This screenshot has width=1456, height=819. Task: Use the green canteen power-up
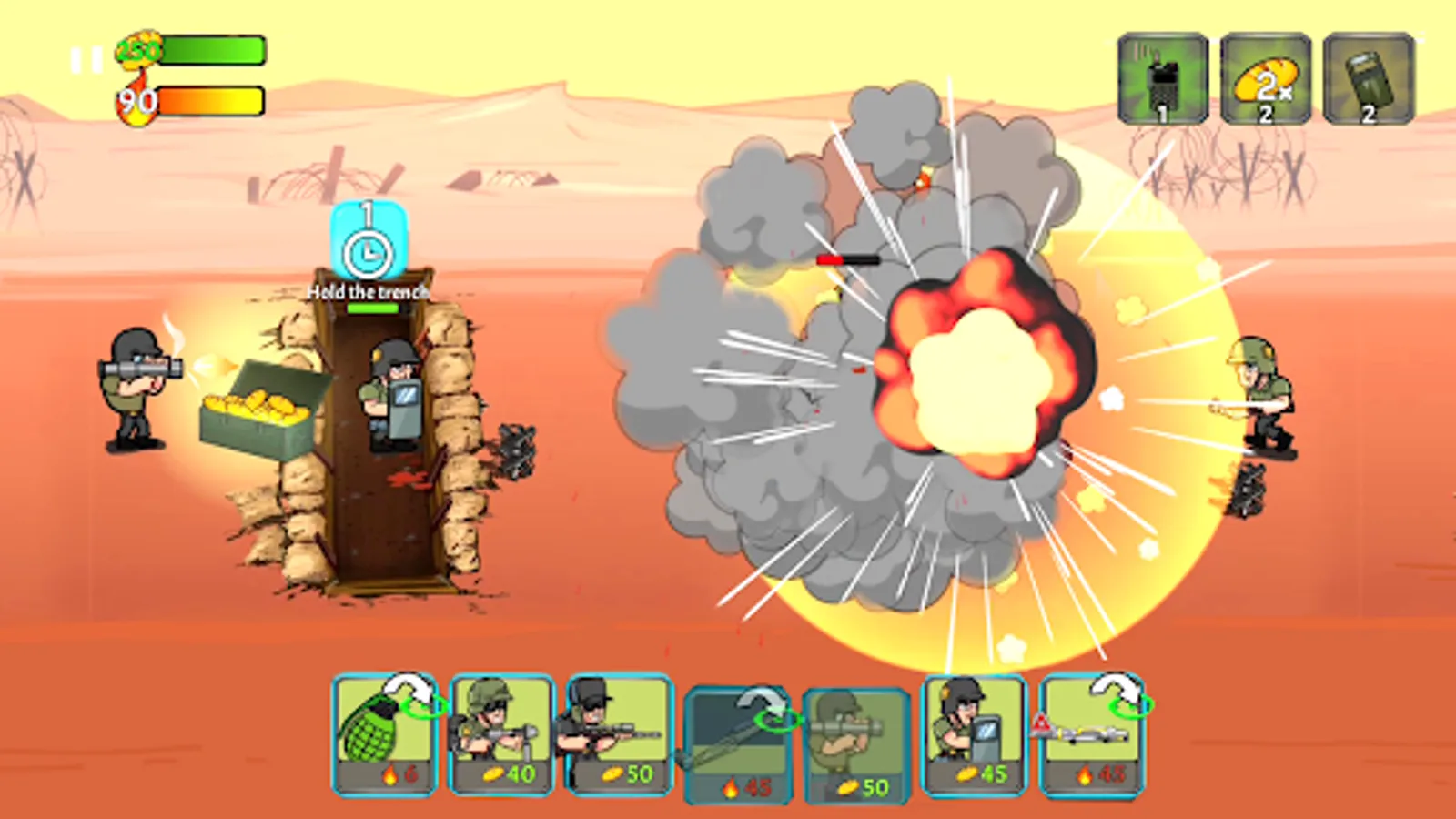1367,77
